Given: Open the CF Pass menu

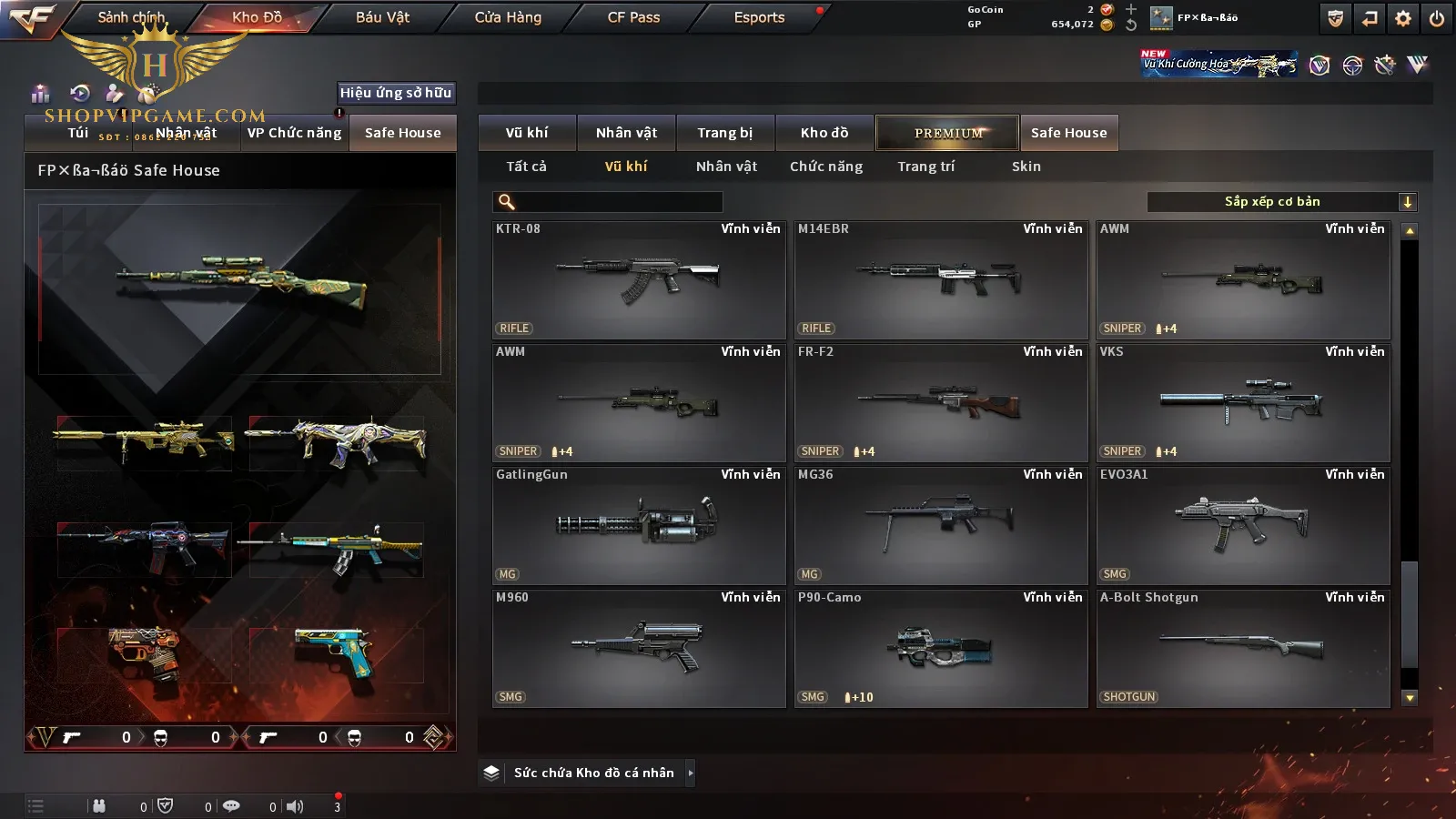Looking at the screenshot, I should pyautogui.click(x=633, y=17).
